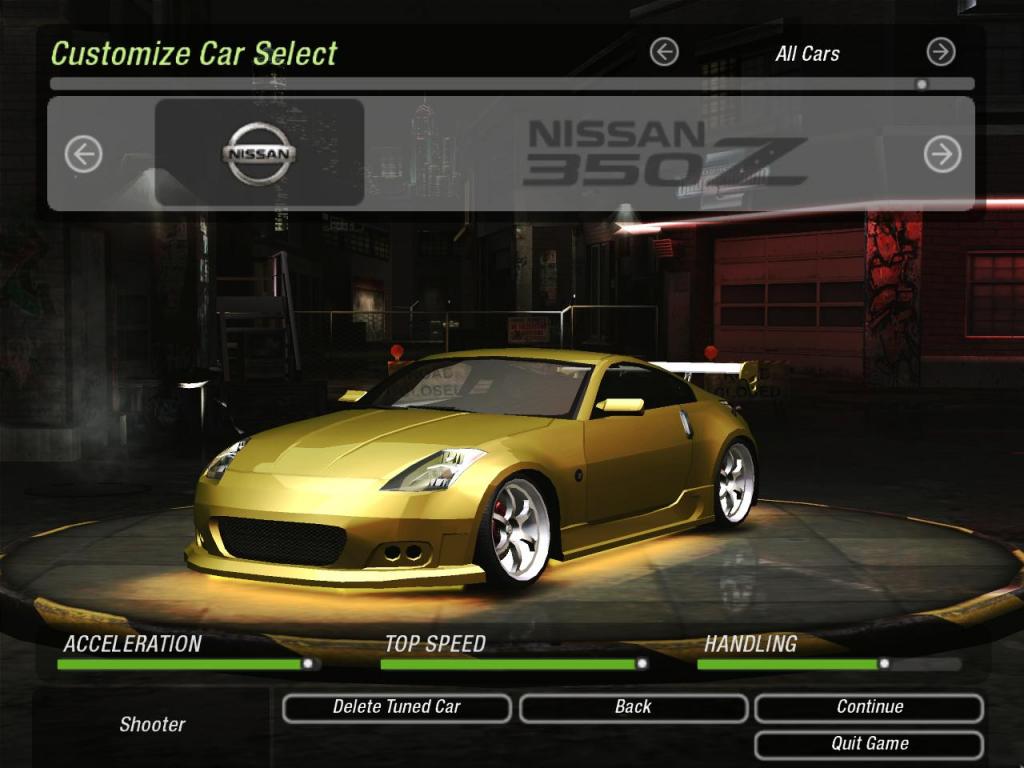Continue with the selected Nissan 350Z
The image size is (1024, 768).
[x=868, y=708]
